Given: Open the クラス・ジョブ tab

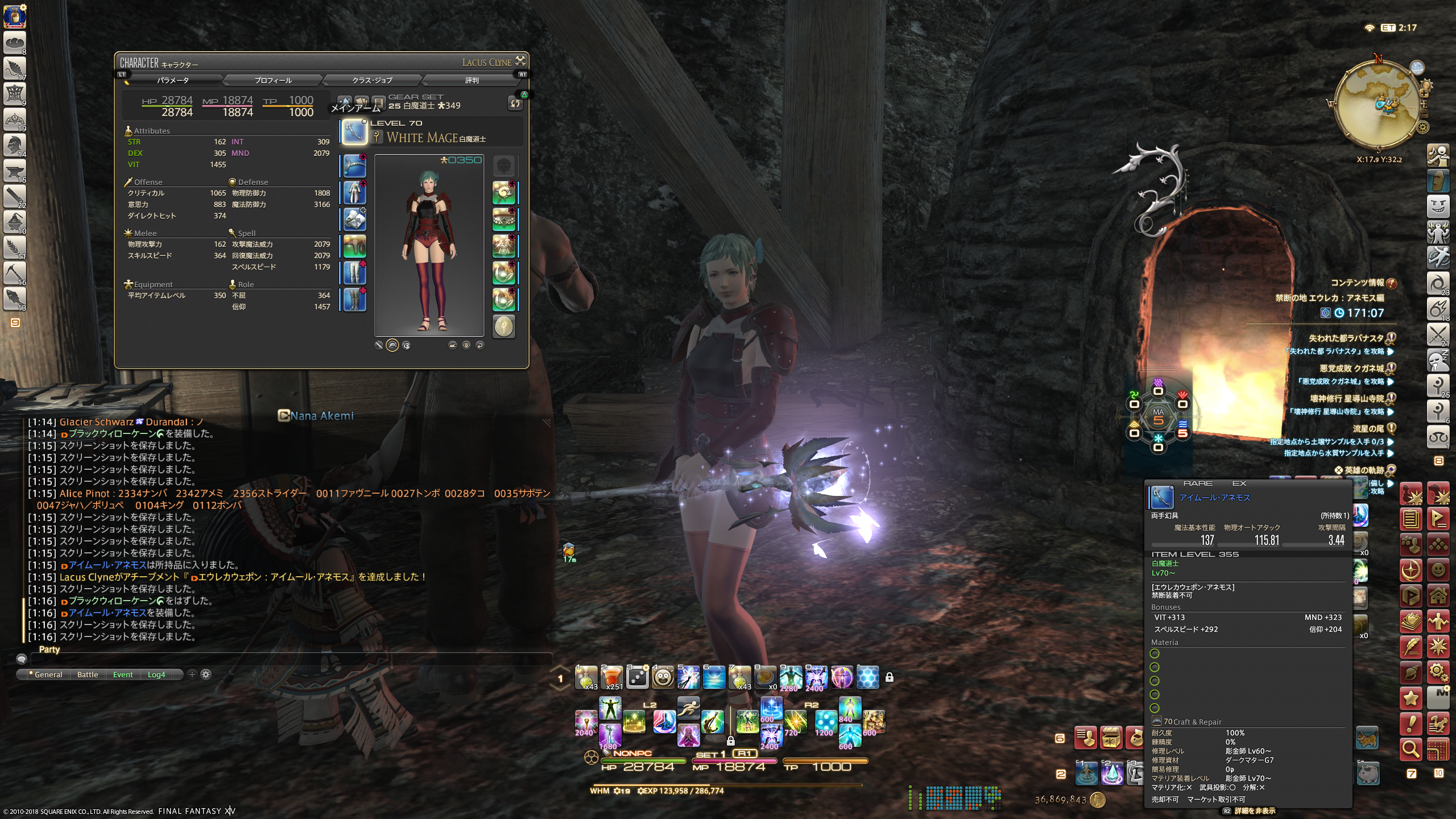Looking at the screenshot, I should [x=372, y=80].
